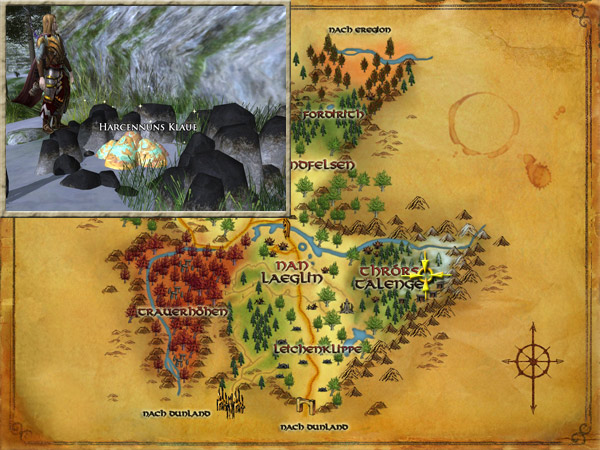Click the yellow cross marker on the map
The width and height of the screenshot is (600, 450).
coord(426,275)
